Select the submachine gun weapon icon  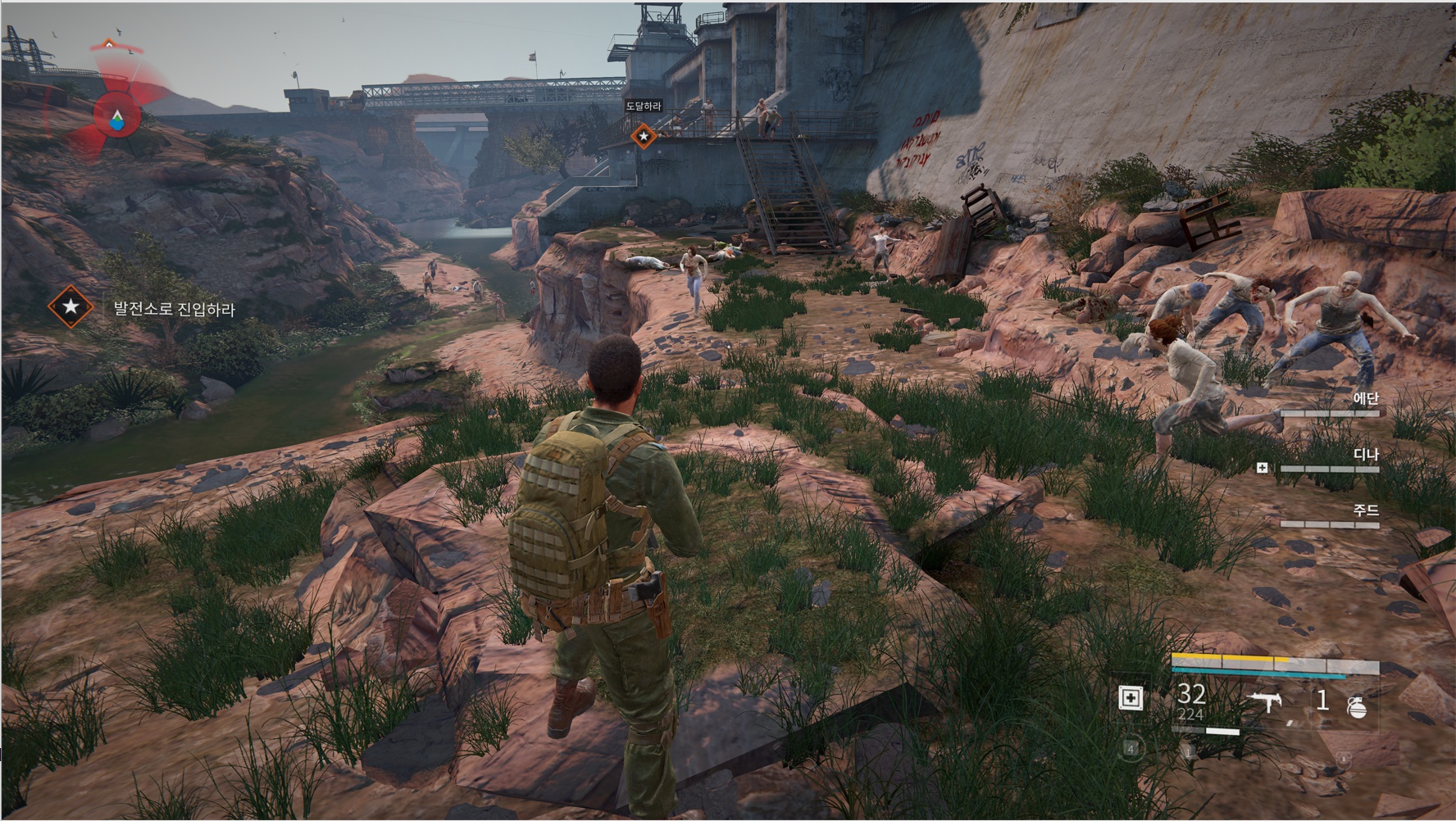pos(1265,701)
